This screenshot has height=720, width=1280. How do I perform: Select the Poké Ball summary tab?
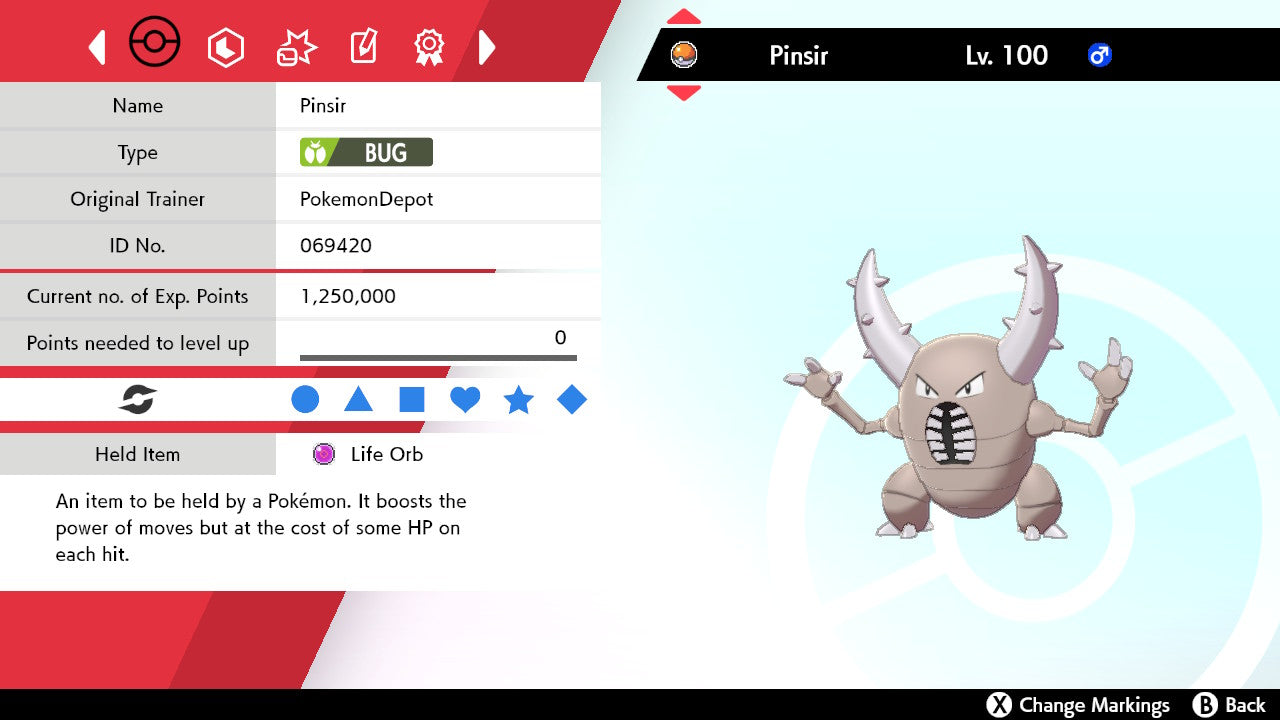point(155,44)
